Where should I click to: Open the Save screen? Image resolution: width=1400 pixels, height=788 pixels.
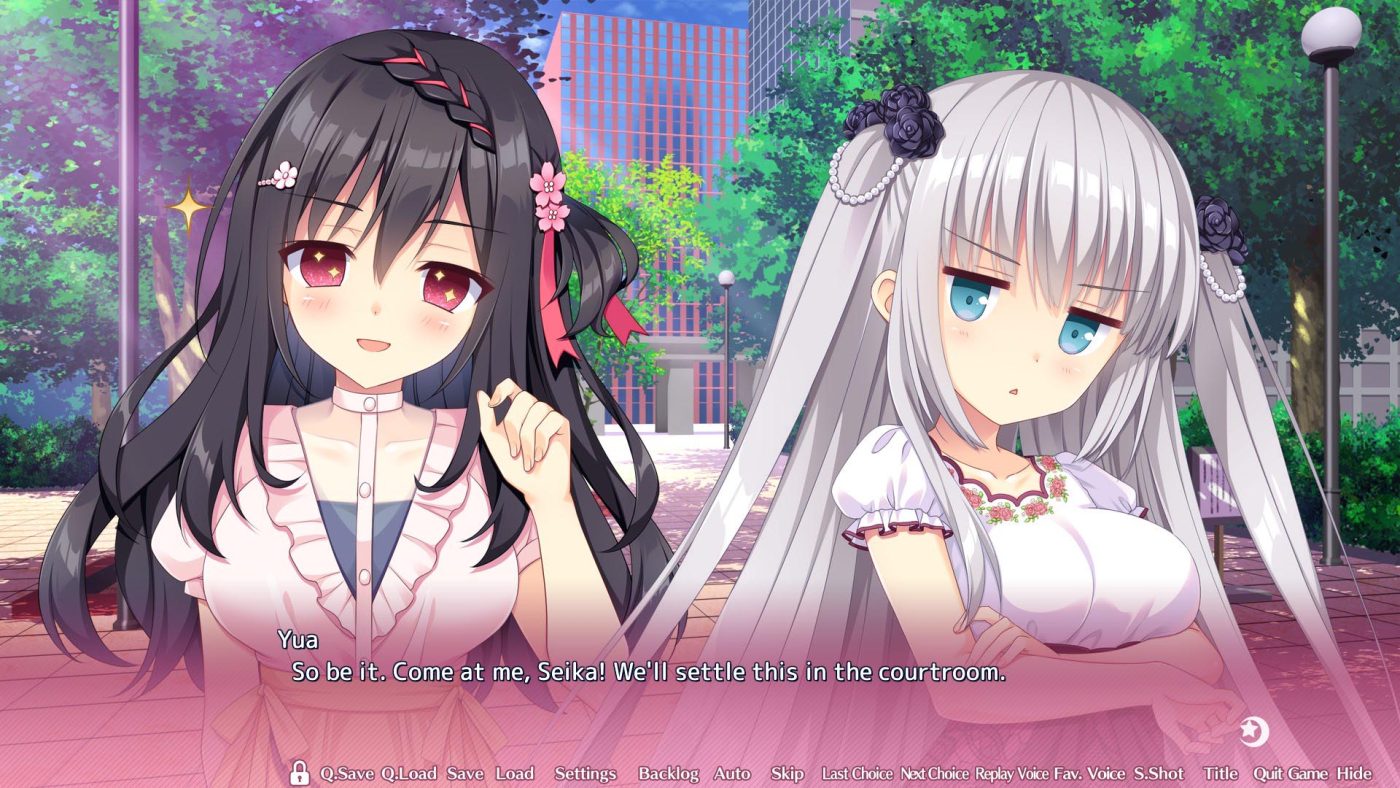467,773
